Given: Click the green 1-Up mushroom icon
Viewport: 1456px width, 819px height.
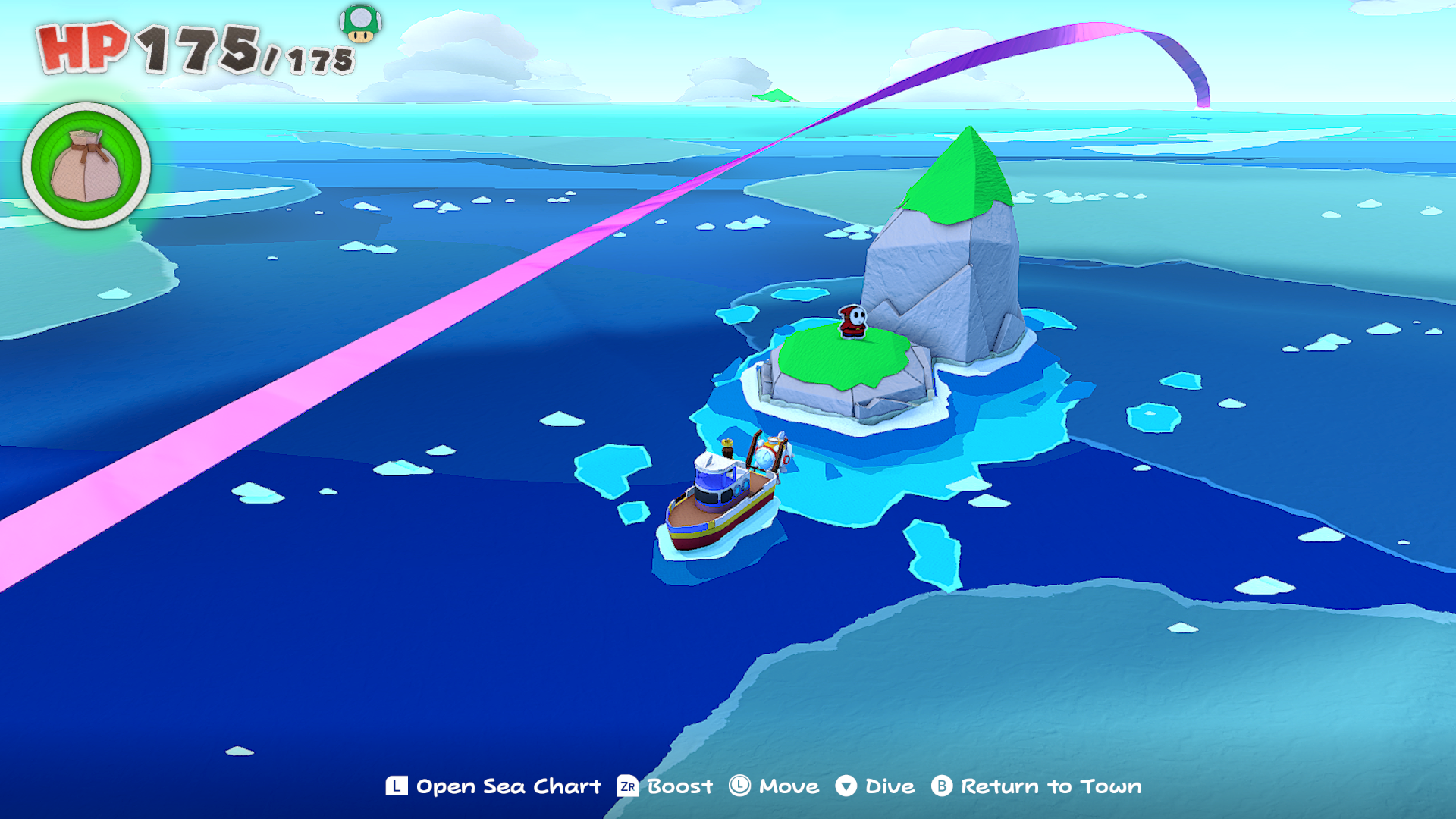Looking at the screenshot, I should 360,24.
